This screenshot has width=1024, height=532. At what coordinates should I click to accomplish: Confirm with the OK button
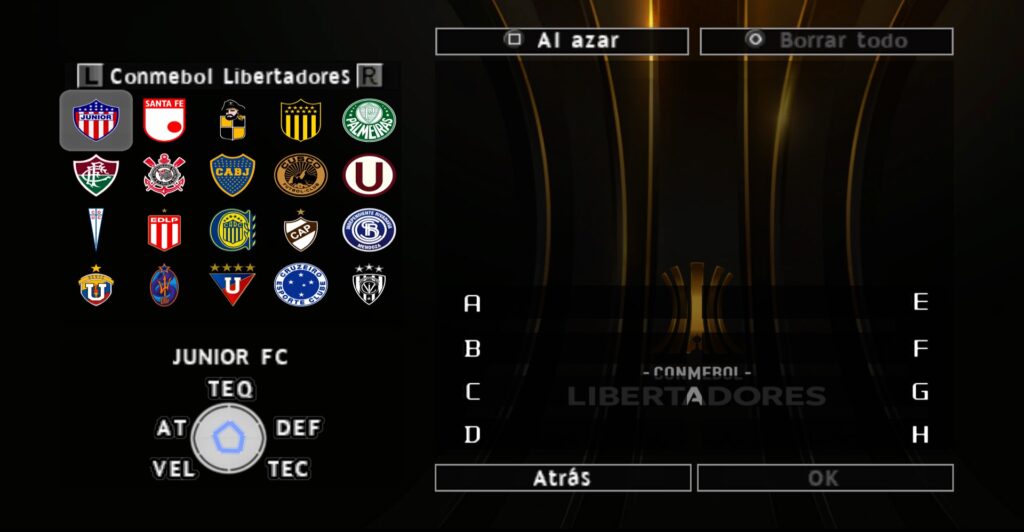(824, 478)
